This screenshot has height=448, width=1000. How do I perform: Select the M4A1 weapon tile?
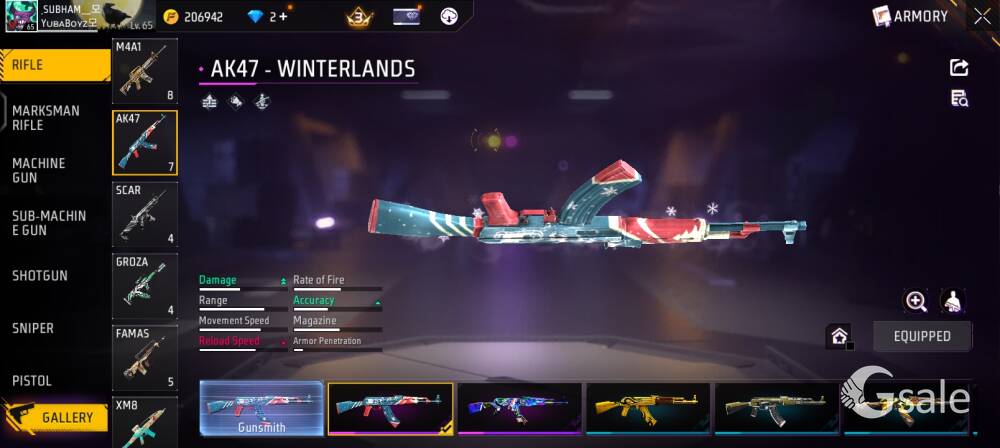coord(144,72)
